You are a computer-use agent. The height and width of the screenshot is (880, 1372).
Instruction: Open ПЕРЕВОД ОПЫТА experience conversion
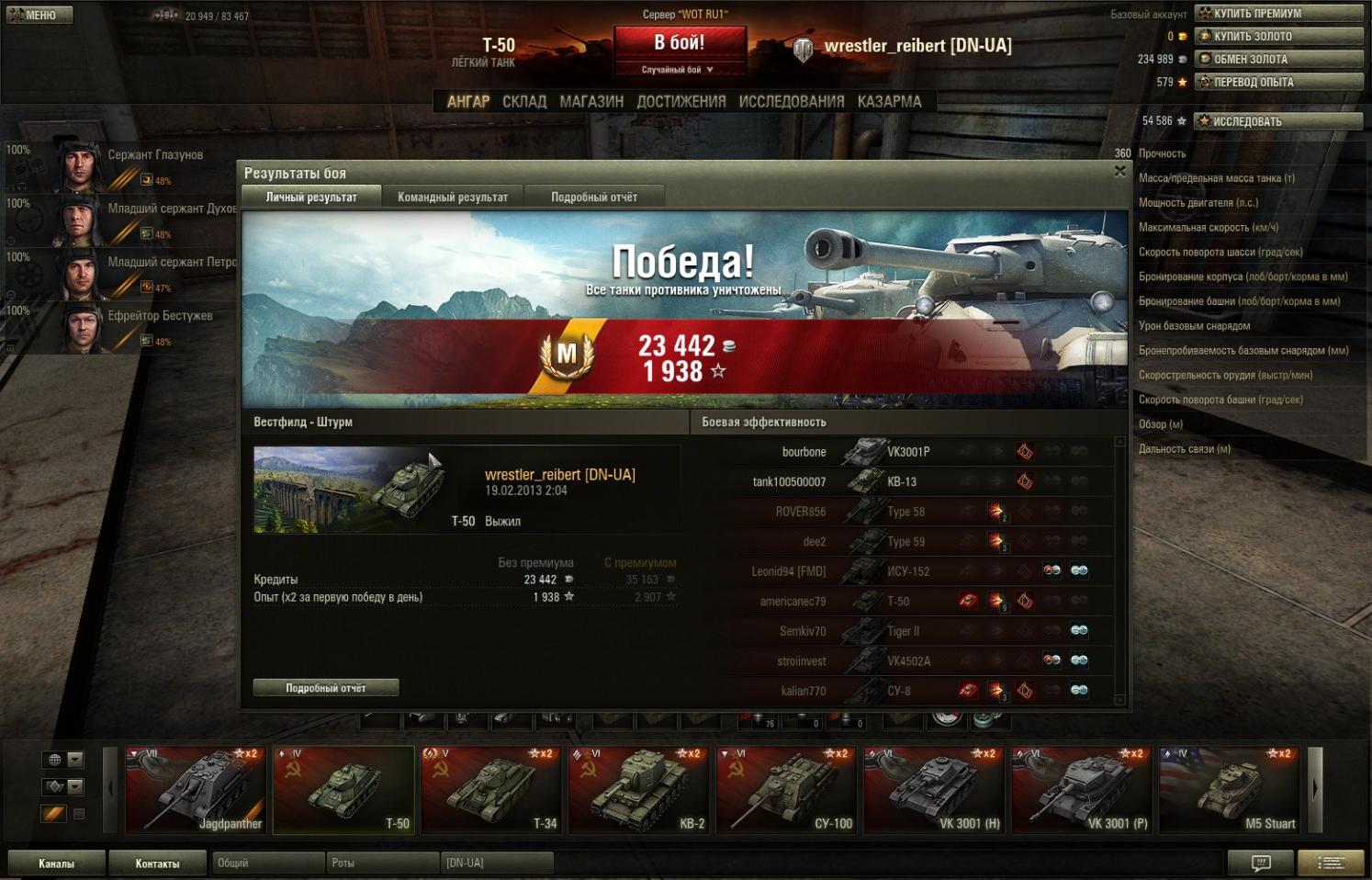click(1279, 82)
